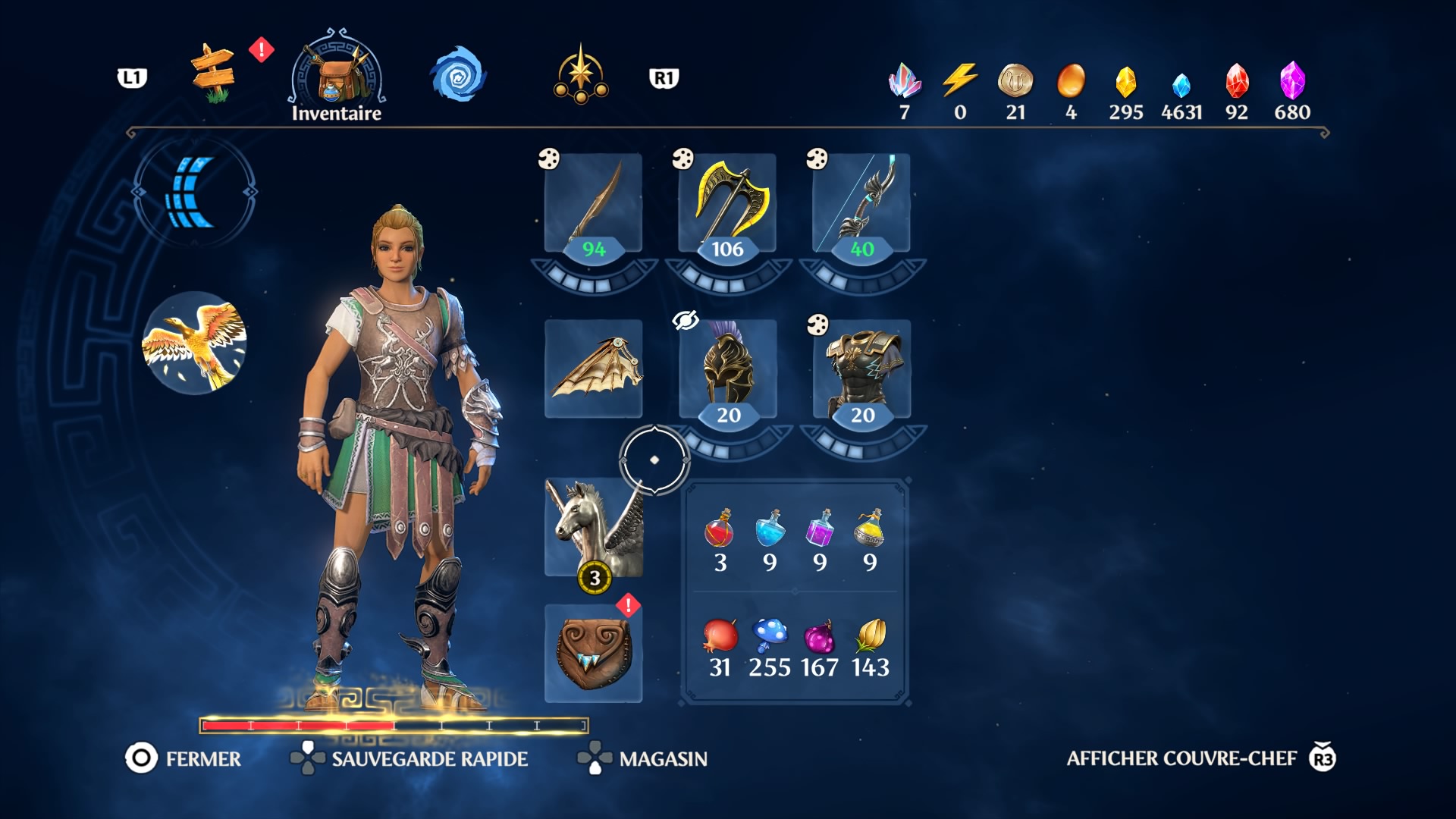Choose the purple potion

point(819,529)
